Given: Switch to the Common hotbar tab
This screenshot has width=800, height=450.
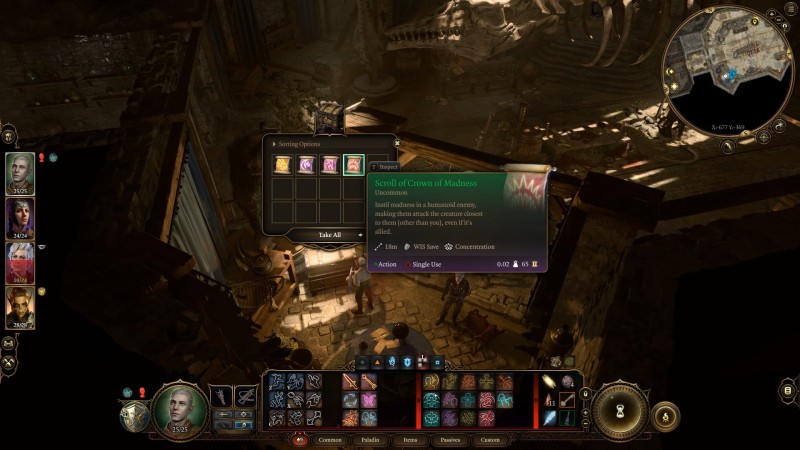Looking at the screenshot, I should coord(329,439).
